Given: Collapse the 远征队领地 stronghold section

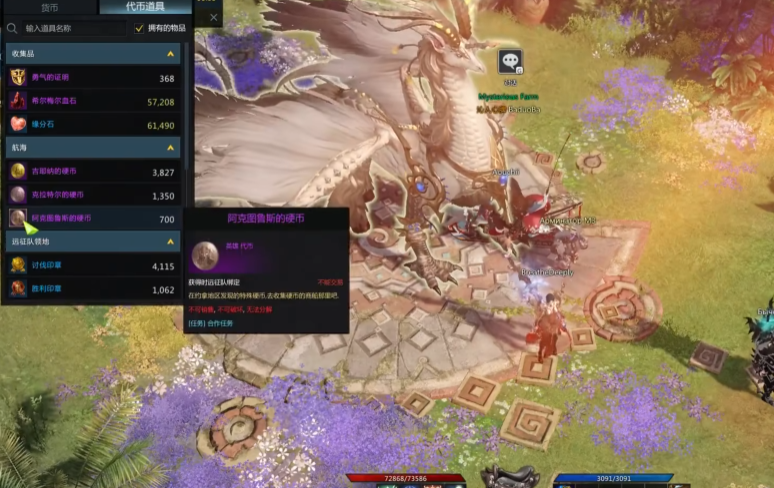Looking at the screenshot, I should [x=171, y=242].
